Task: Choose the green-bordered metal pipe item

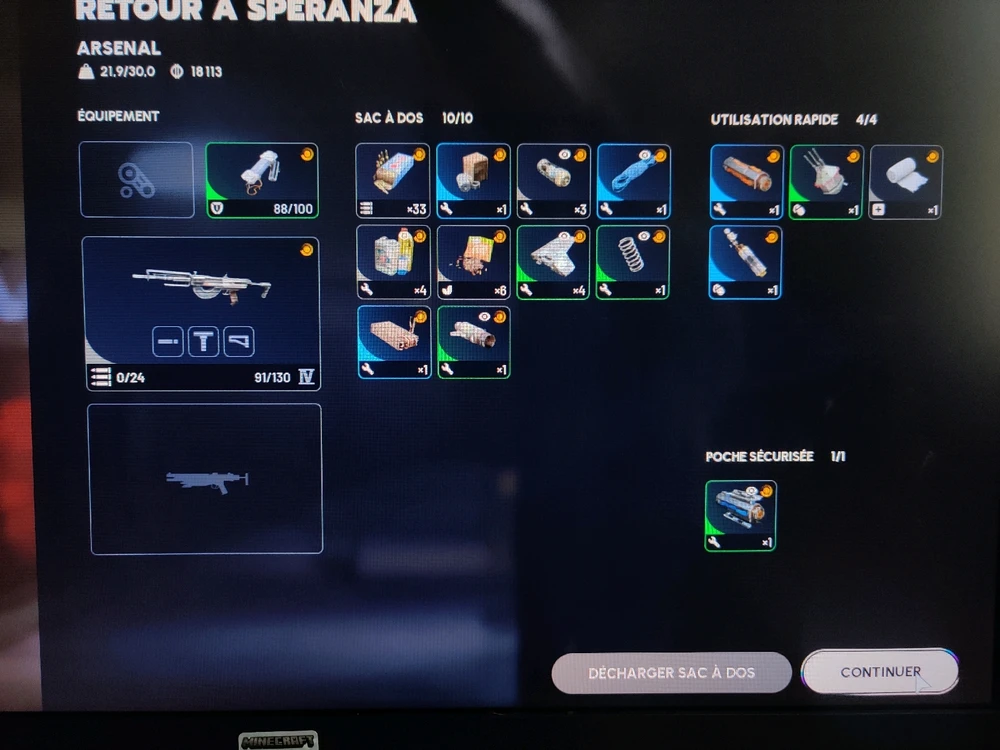Action: coord(473,342)
